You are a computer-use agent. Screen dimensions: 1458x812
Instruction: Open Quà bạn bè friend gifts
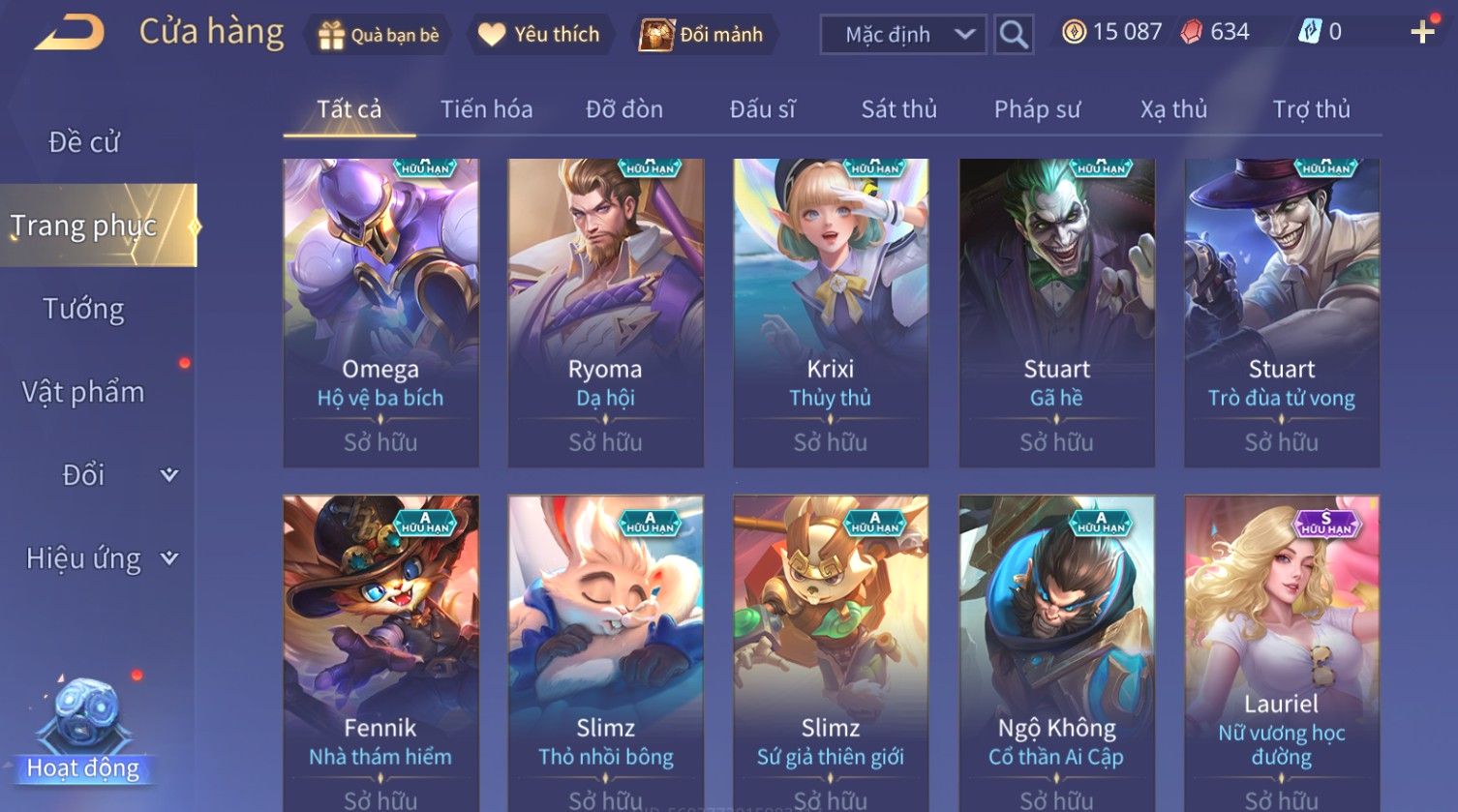coord(379,35)
